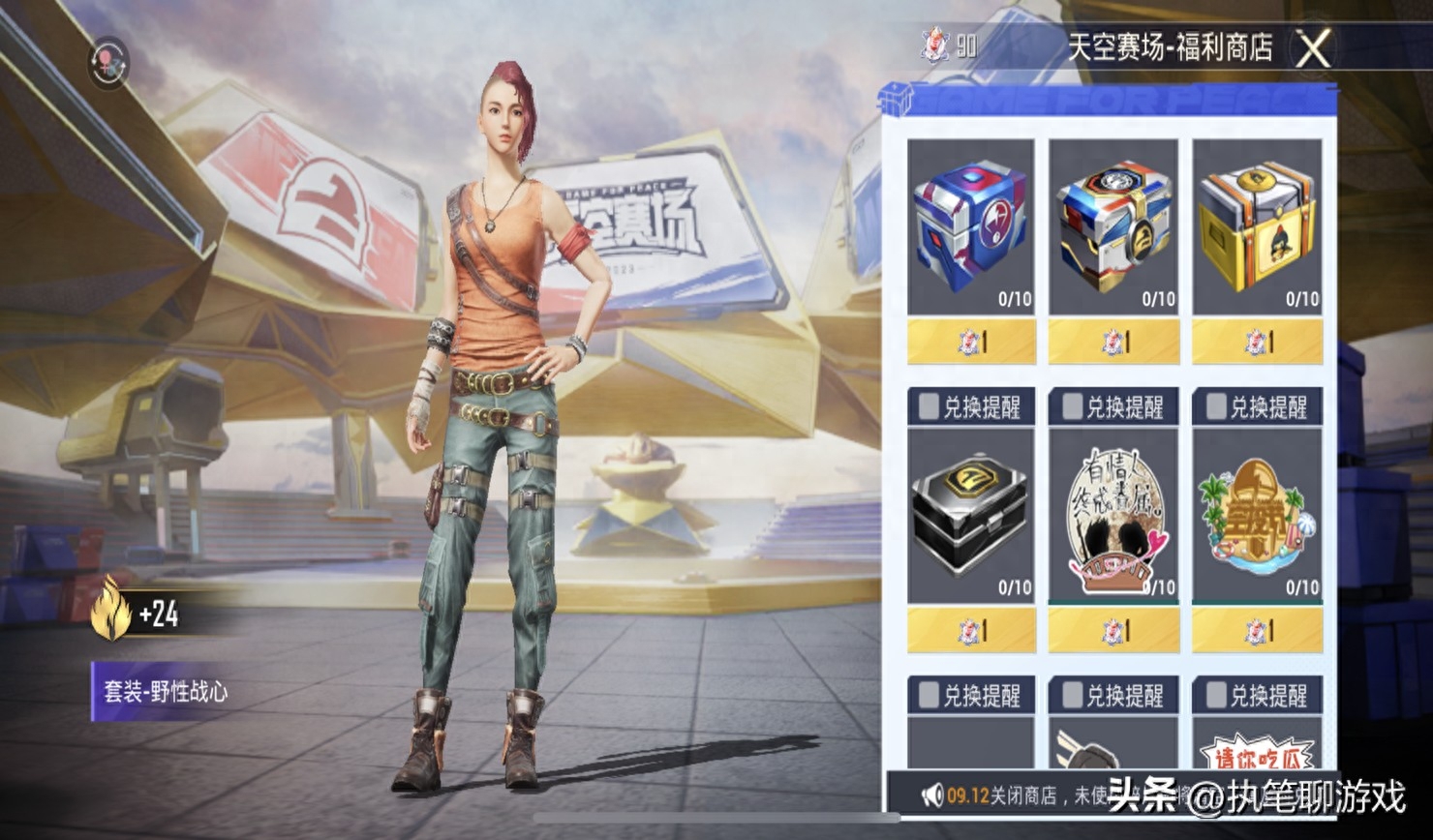Click the flame icon showing +24

[110, 605]
